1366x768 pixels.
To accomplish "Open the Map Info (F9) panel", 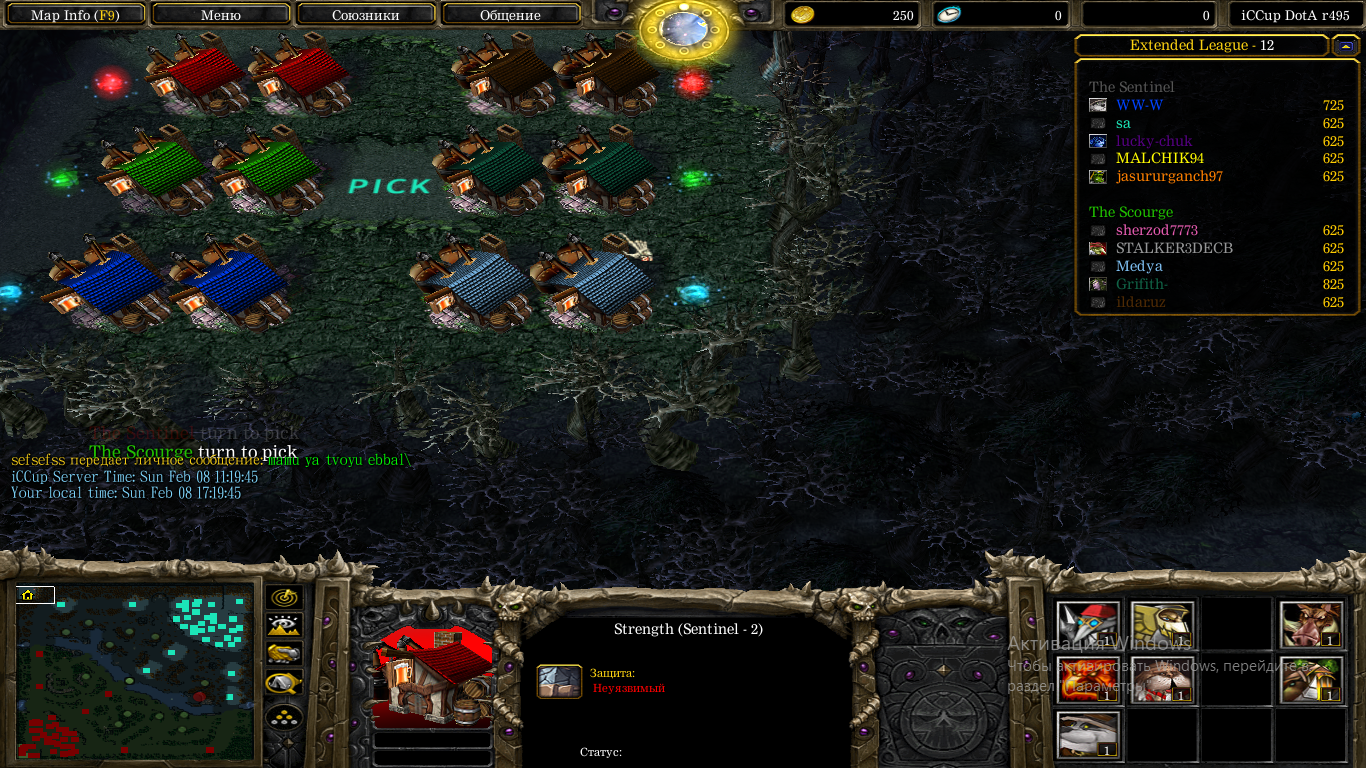I will coord(75,15).
